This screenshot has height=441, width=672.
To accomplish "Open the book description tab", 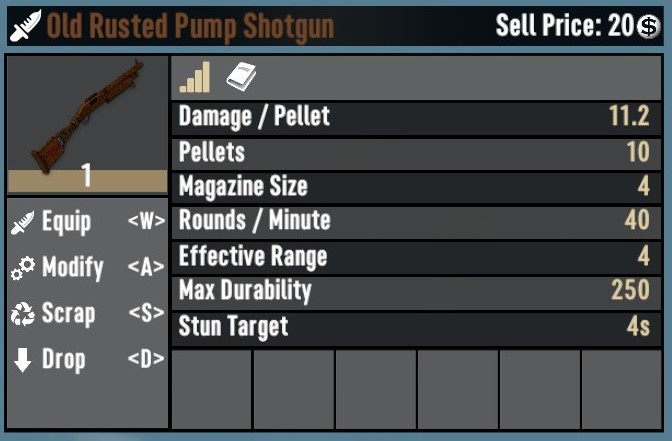I will click(x=242, y=77).
